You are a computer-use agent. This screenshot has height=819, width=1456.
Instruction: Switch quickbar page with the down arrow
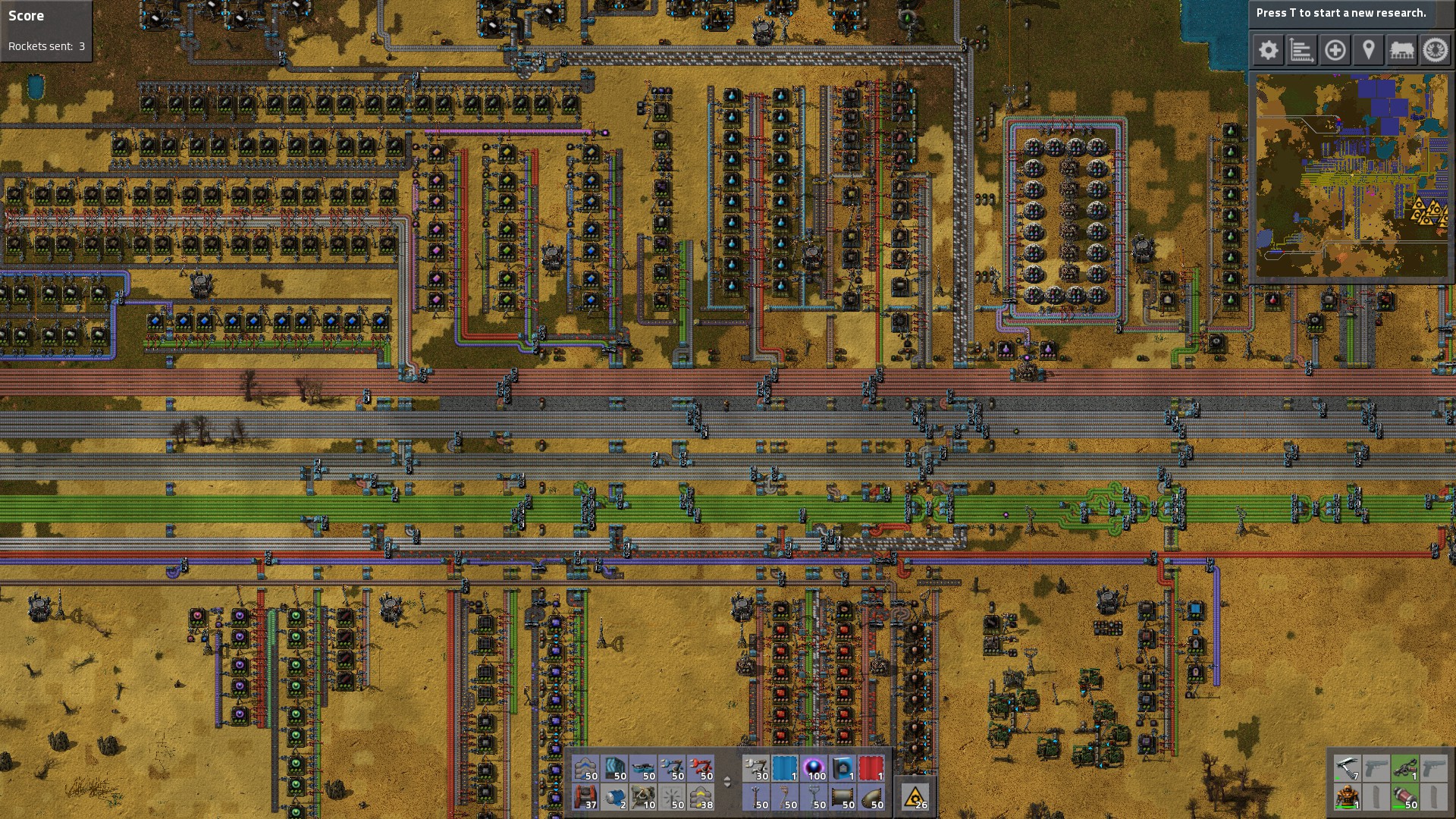726,786
